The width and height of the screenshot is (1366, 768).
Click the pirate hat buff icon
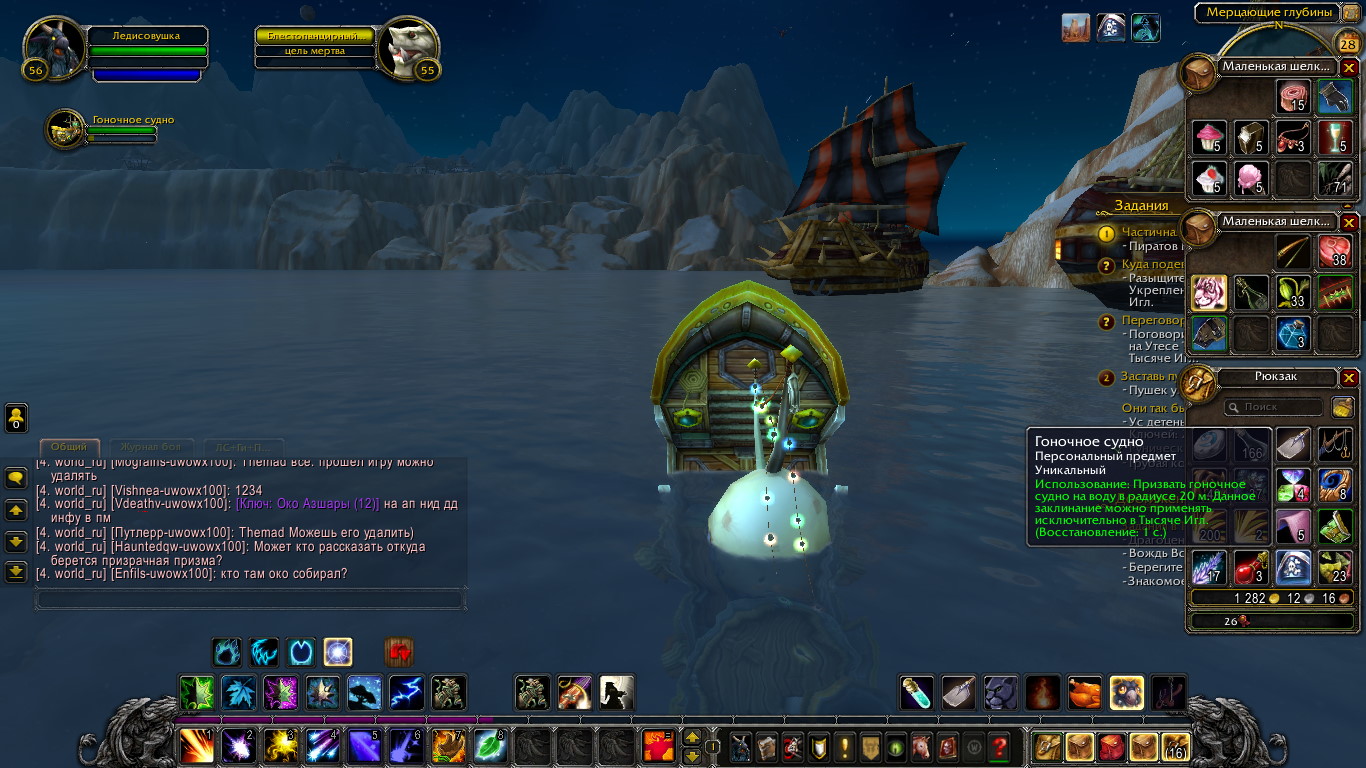tap(1111, 28)
